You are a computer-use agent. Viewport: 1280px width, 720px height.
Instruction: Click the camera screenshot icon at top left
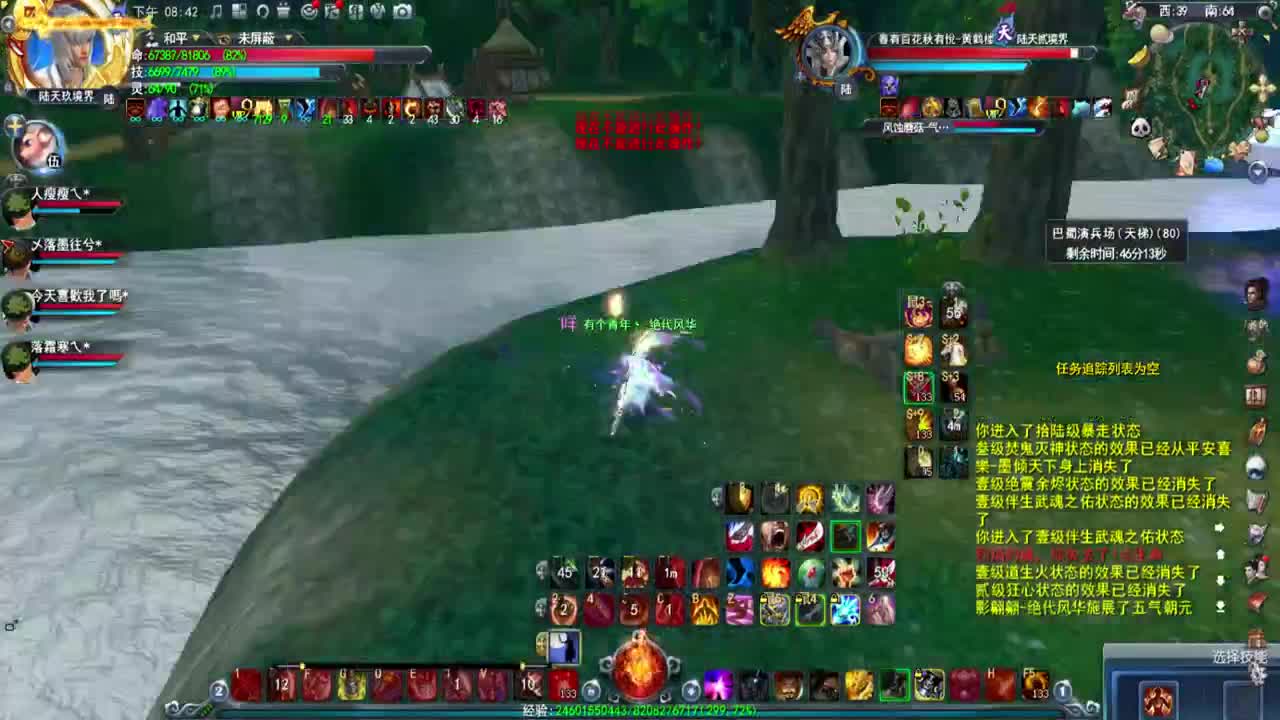tap(402, 11)
